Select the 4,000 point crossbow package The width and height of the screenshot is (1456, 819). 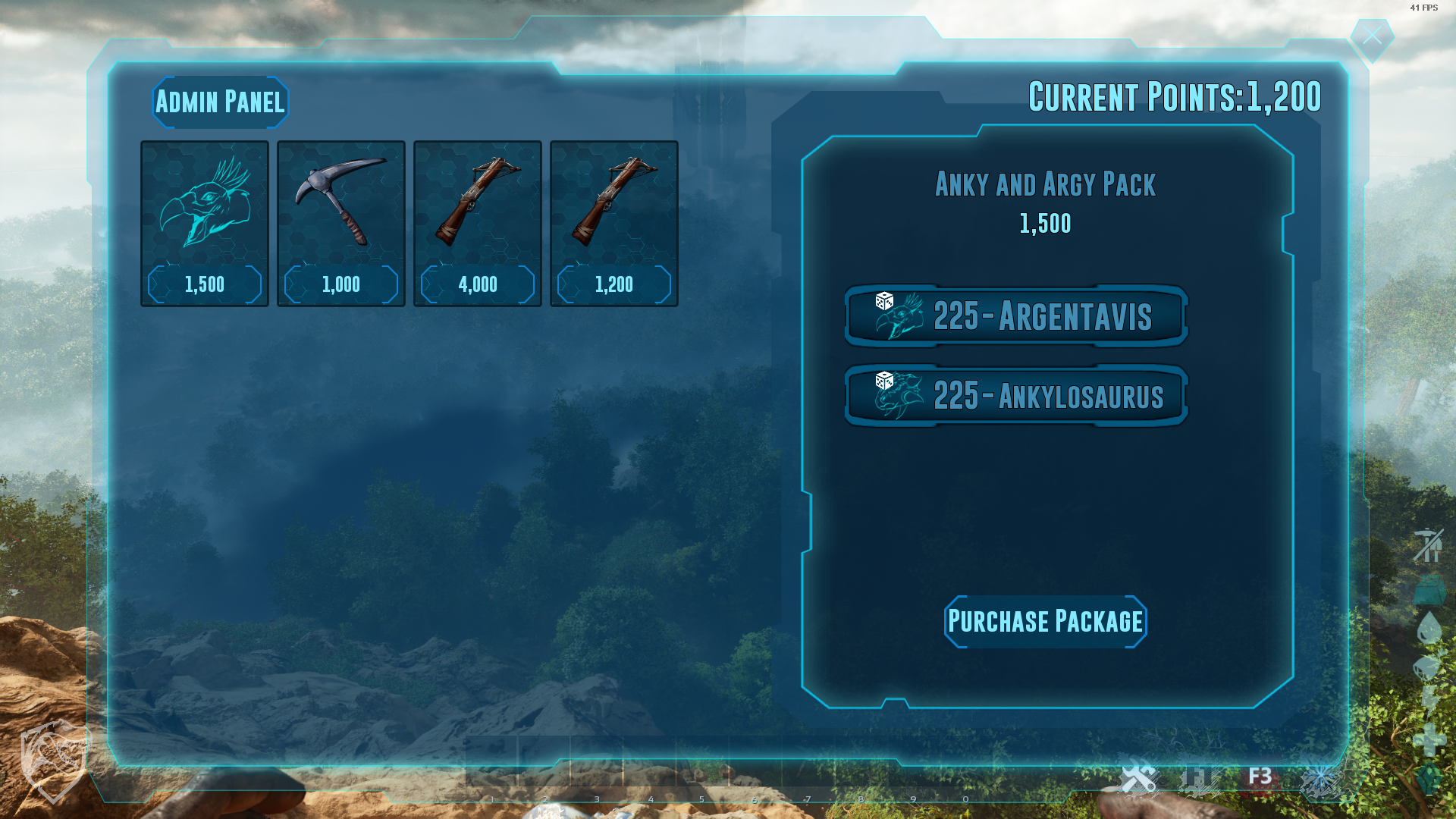tap(478, 224)
